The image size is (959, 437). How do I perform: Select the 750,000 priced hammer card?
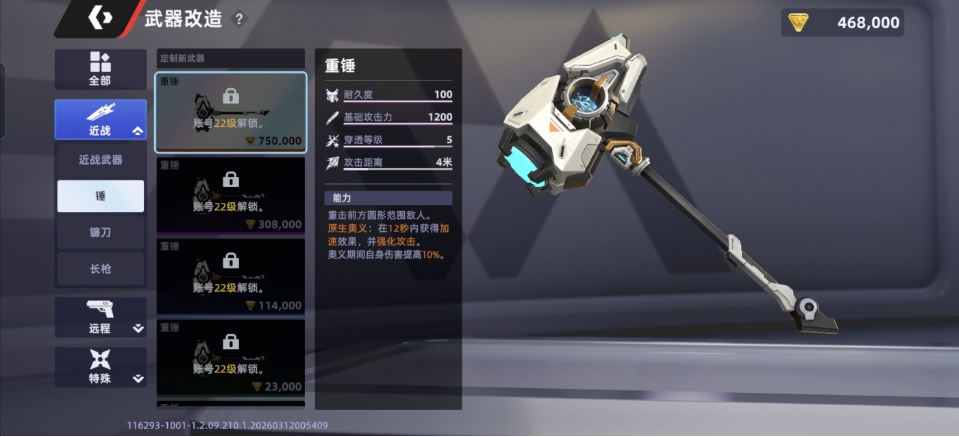(x=231, y=111)
